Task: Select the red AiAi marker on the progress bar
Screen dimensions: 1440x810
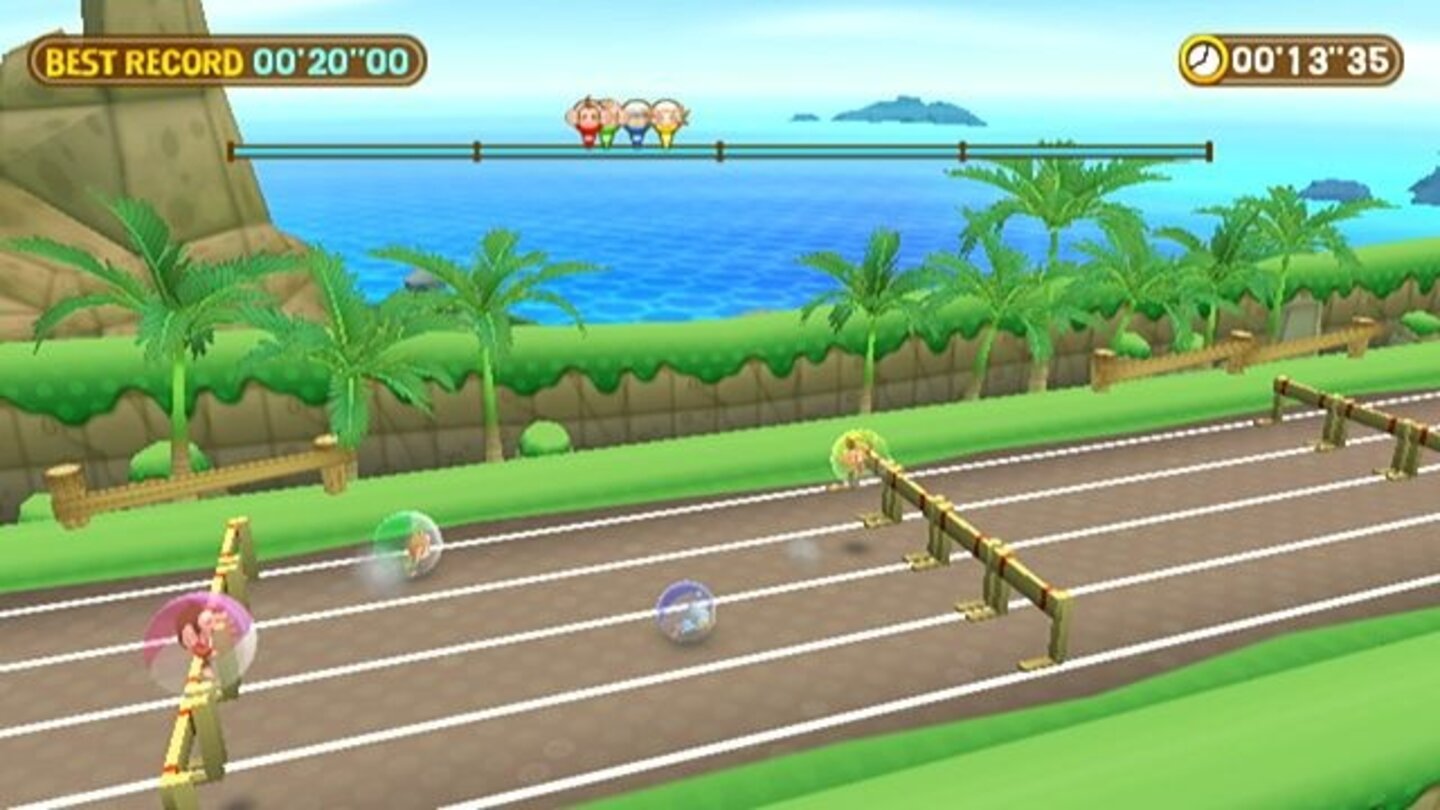Action: click(588, 118)
